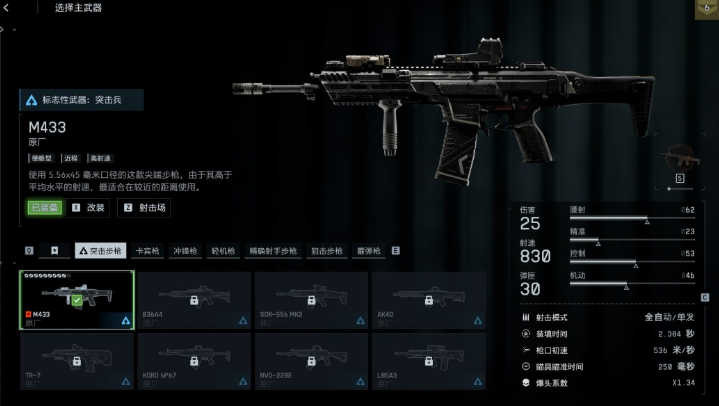Open the bookmark favorites tab

pos(55,251)
